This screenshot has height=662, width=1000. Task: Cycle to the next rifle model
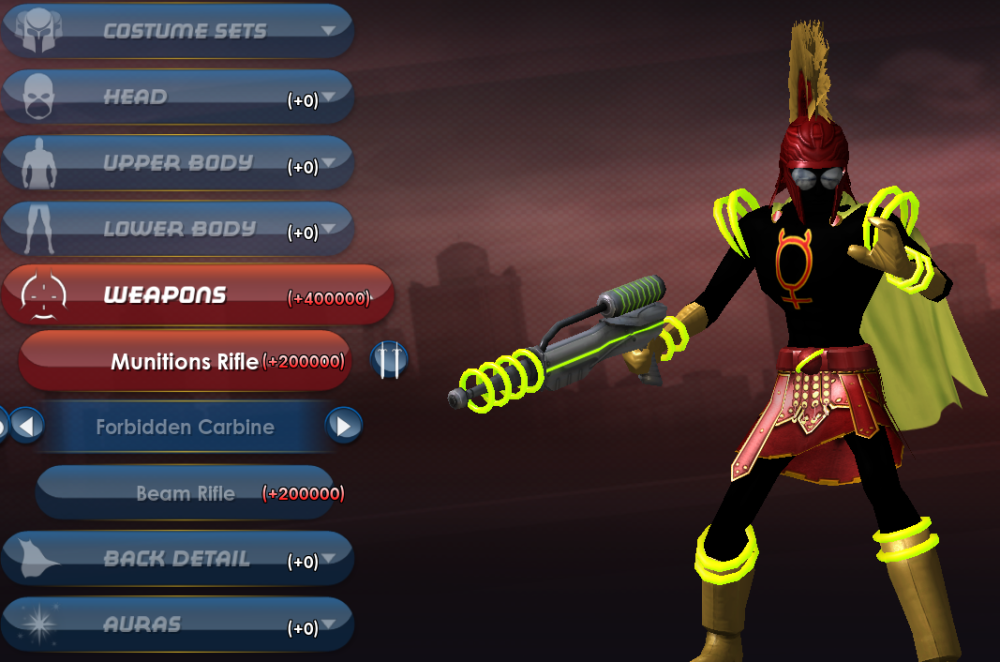(343, 427)
